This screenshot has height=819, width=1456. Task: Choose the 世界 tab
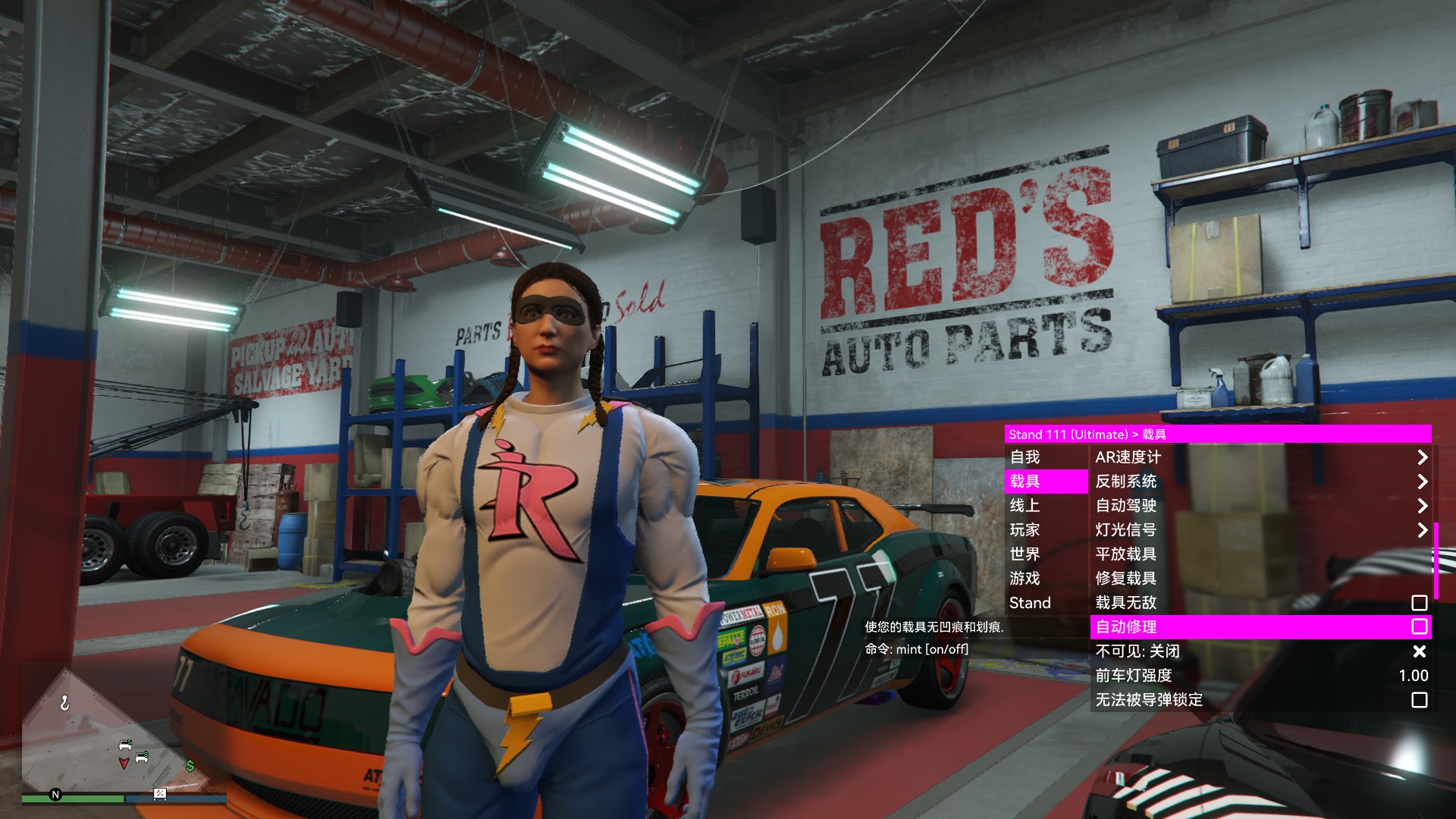pyautogui.click(x=1046, y=554)
